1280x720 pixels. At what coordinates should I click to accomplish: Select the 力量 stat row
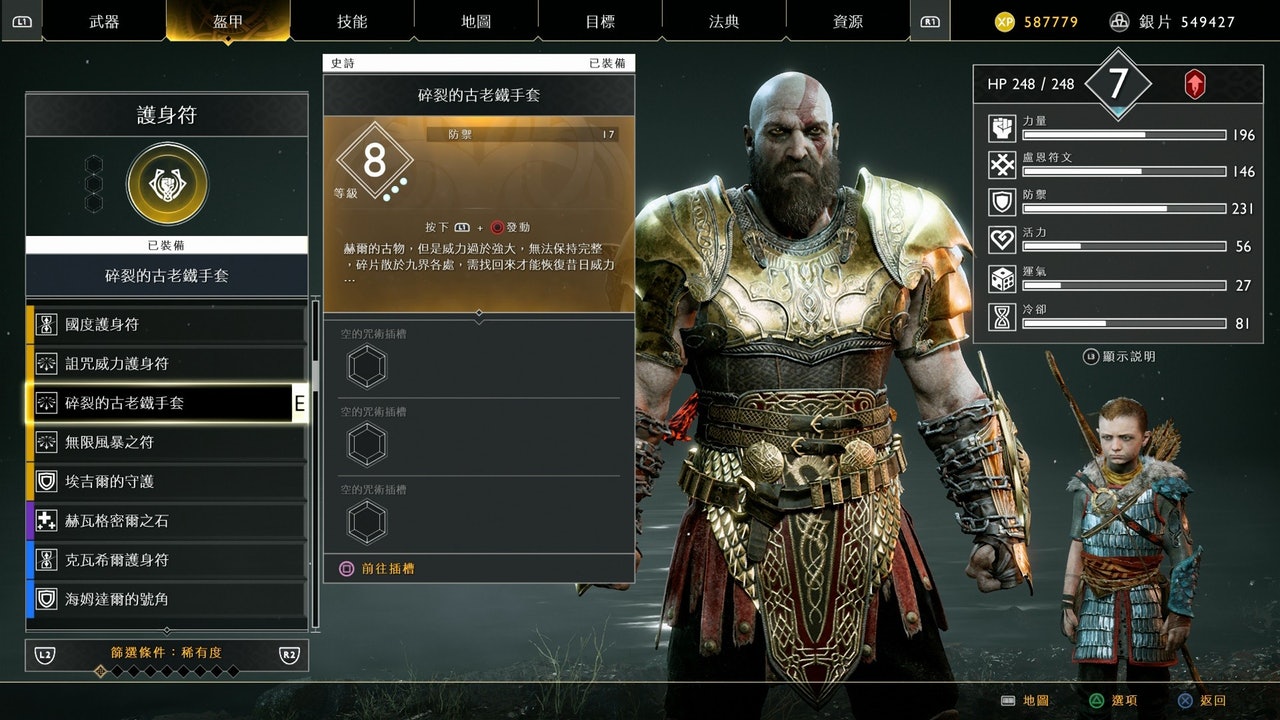pyautogui.click(x=1122, y=129)
